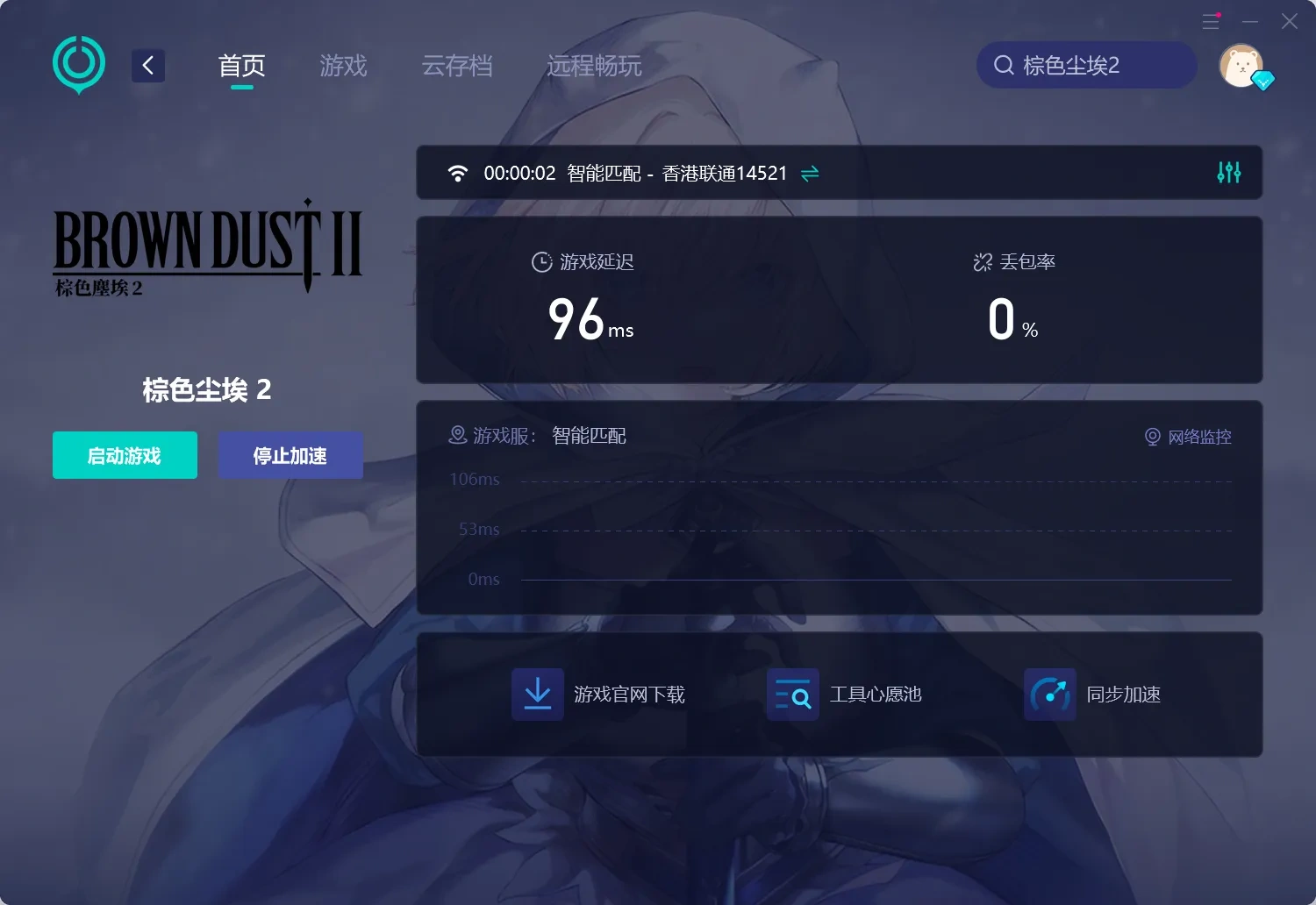
Task: Click the 游戏官网下载 download icon
Action: tap(537, 694)
